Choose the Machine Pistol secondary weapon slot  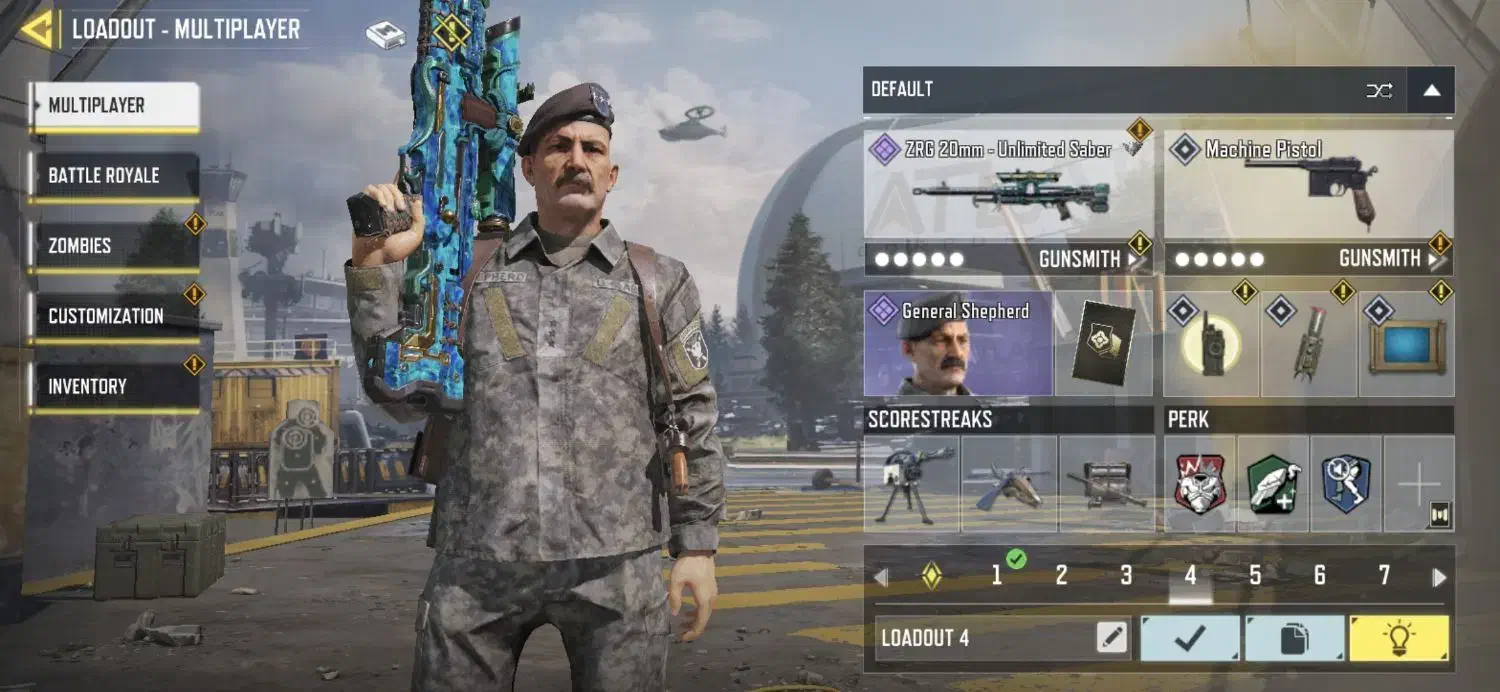point(1308,183)
